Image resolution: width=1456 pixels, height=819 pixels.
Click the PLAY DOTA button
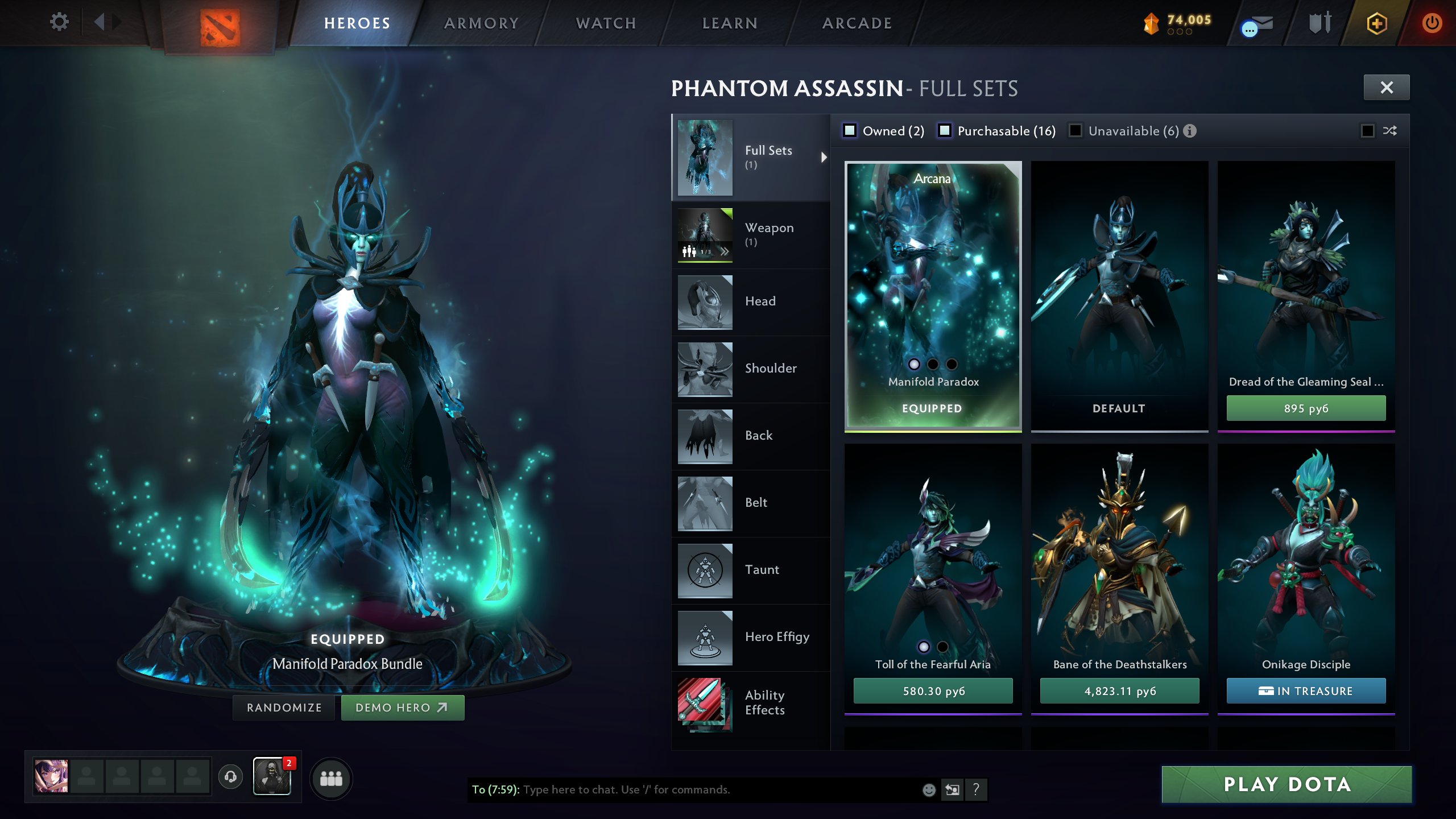click(x=1285, y=784)
